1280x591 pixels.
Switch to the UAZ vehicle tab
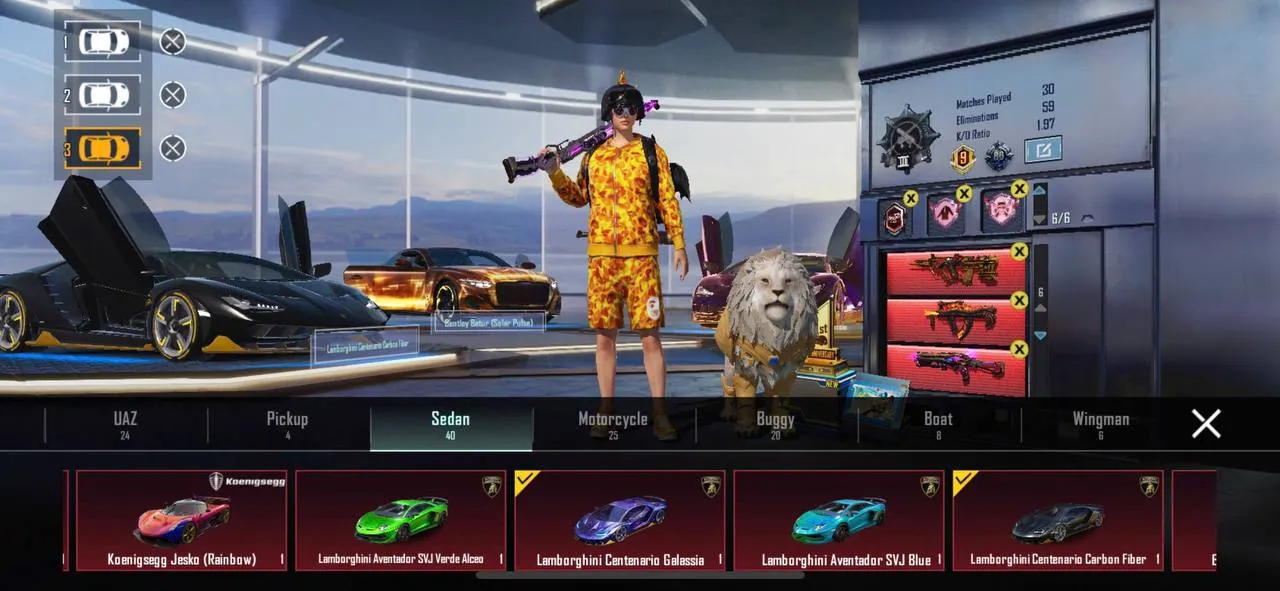point(125,425)
